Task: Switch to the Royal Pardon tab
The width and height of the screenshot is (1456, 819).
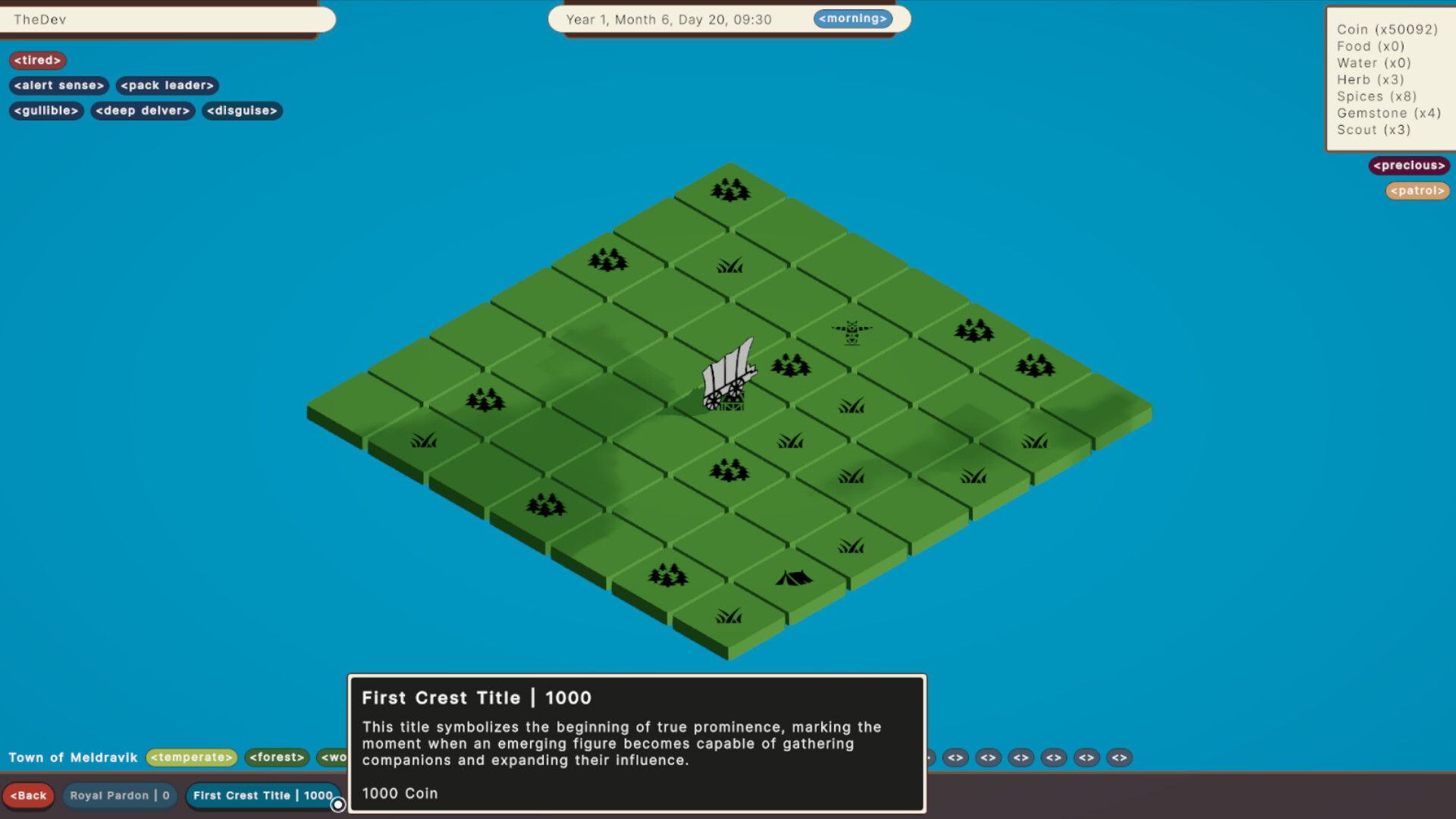Action: coord(119,795)
